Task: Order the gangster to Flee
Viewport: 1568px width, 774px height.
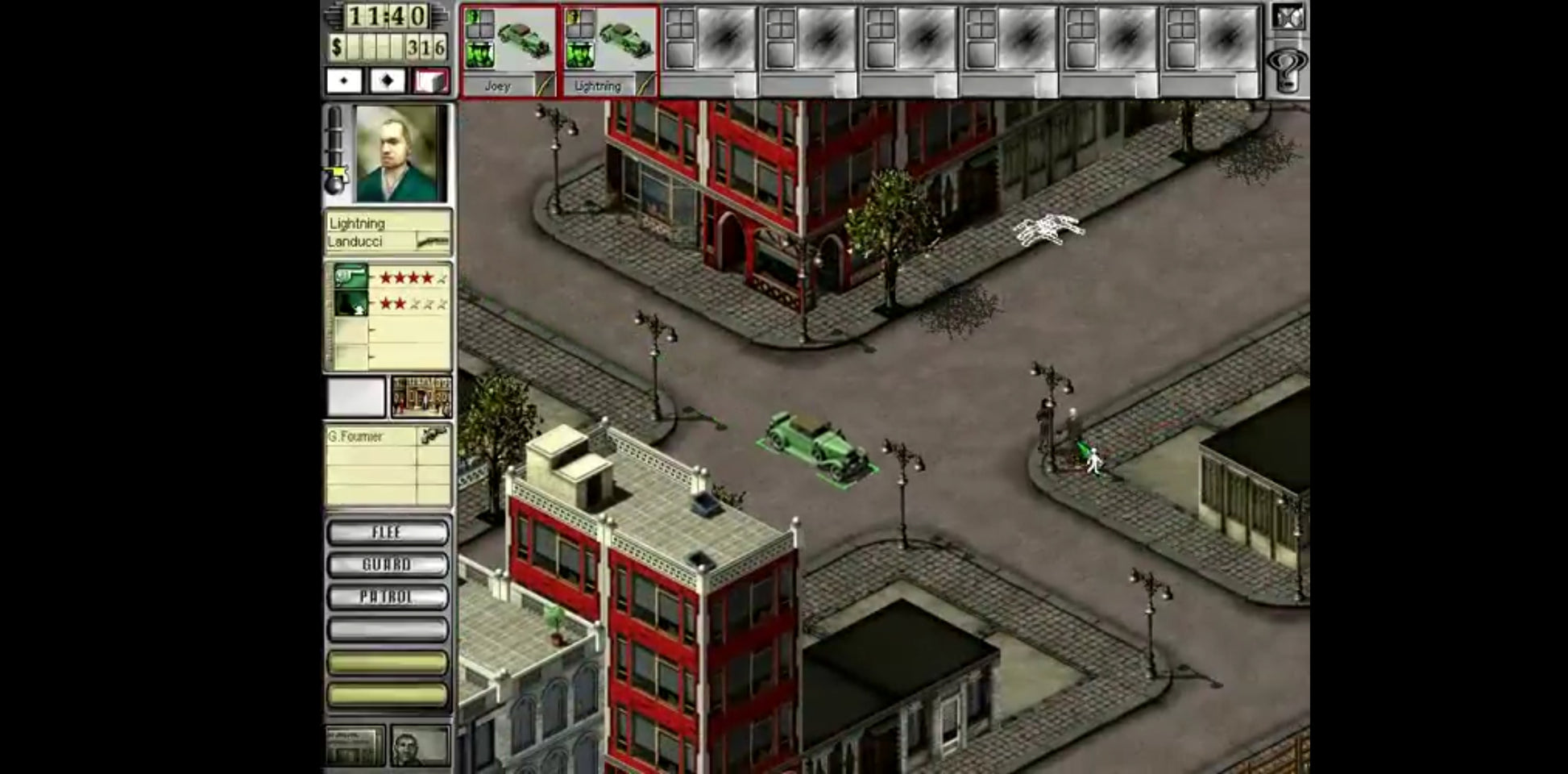Action: (x=388, y=532)
